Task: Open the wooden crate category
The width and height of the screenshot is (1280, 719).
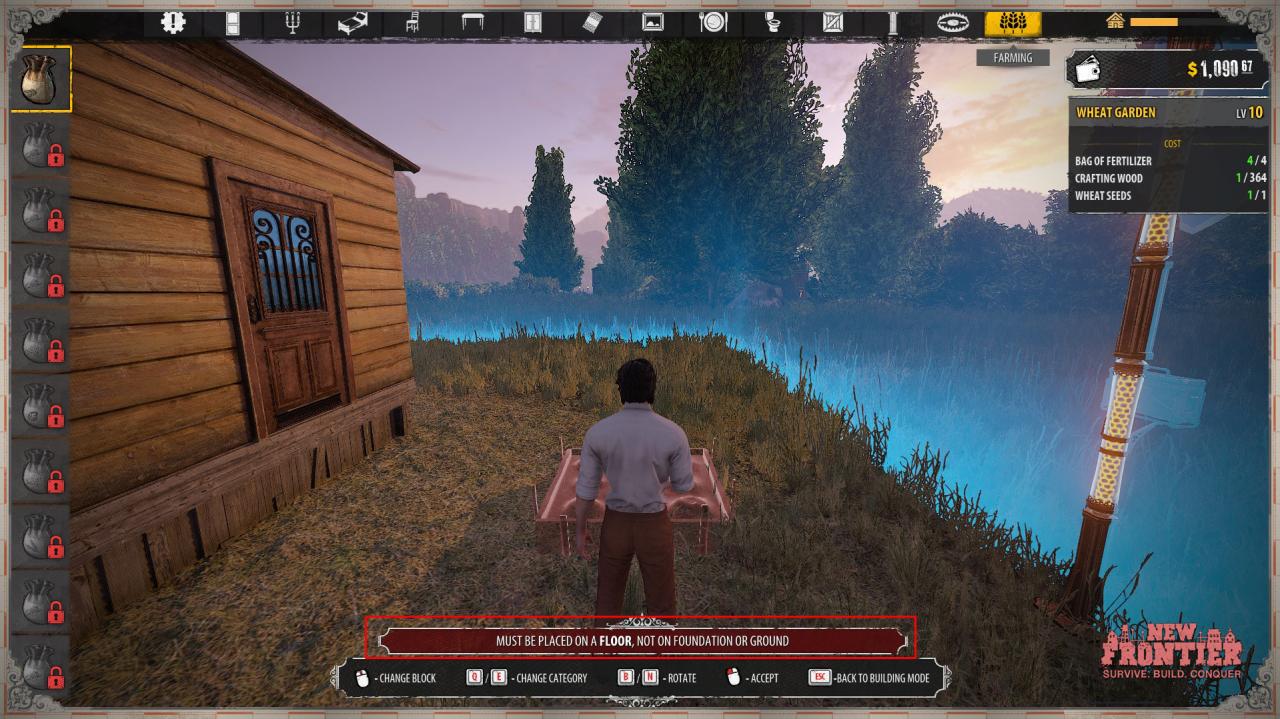Action: (833, 23)
